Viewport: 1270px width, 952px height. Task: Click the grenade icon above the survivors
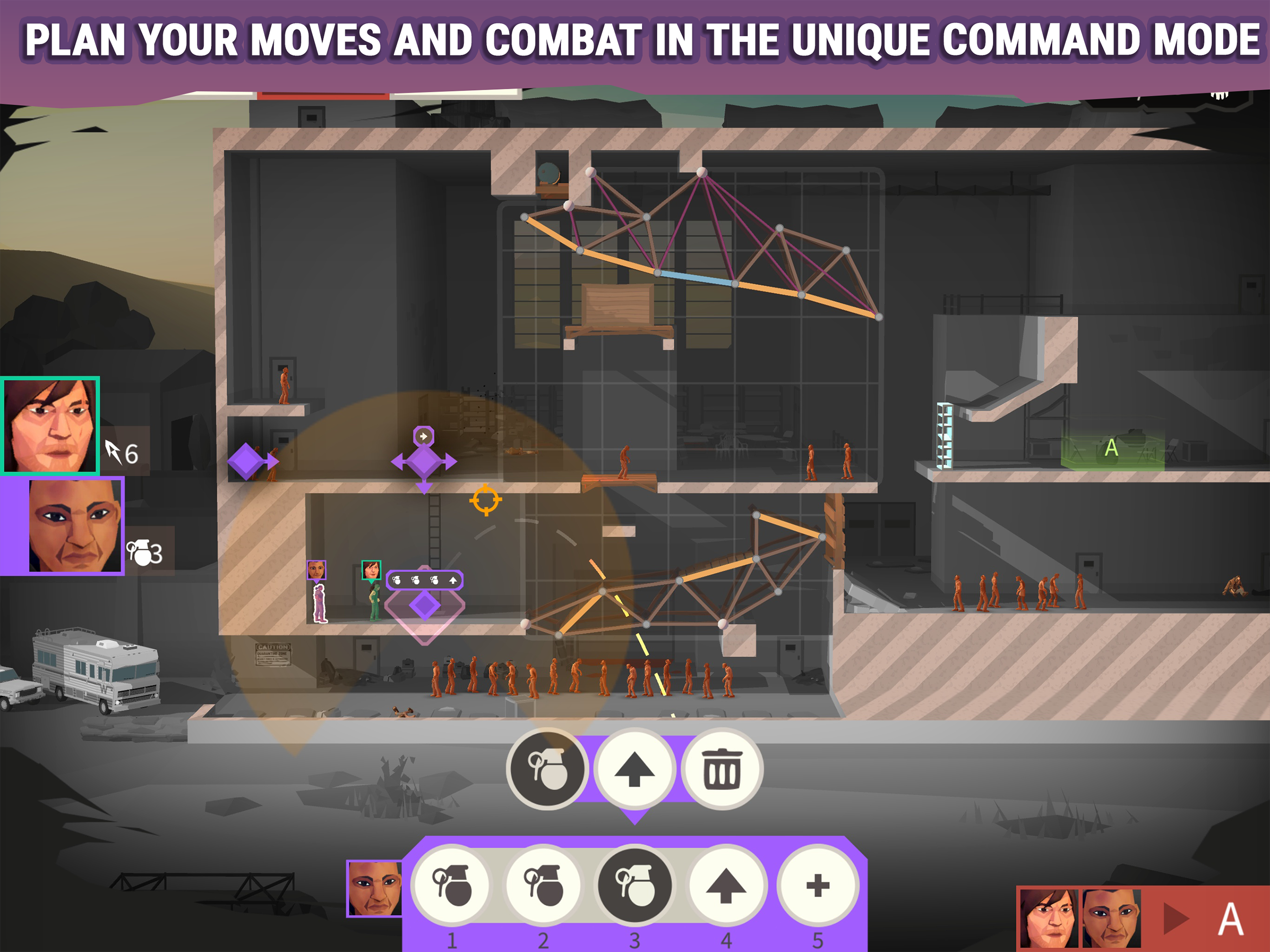click(398, 581)
